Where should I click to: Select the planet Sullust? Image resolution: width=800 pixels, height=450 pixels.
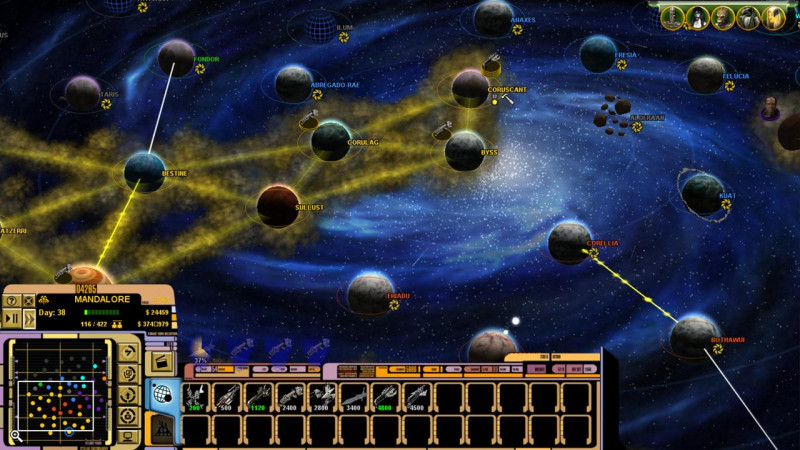tap(278, 205)
